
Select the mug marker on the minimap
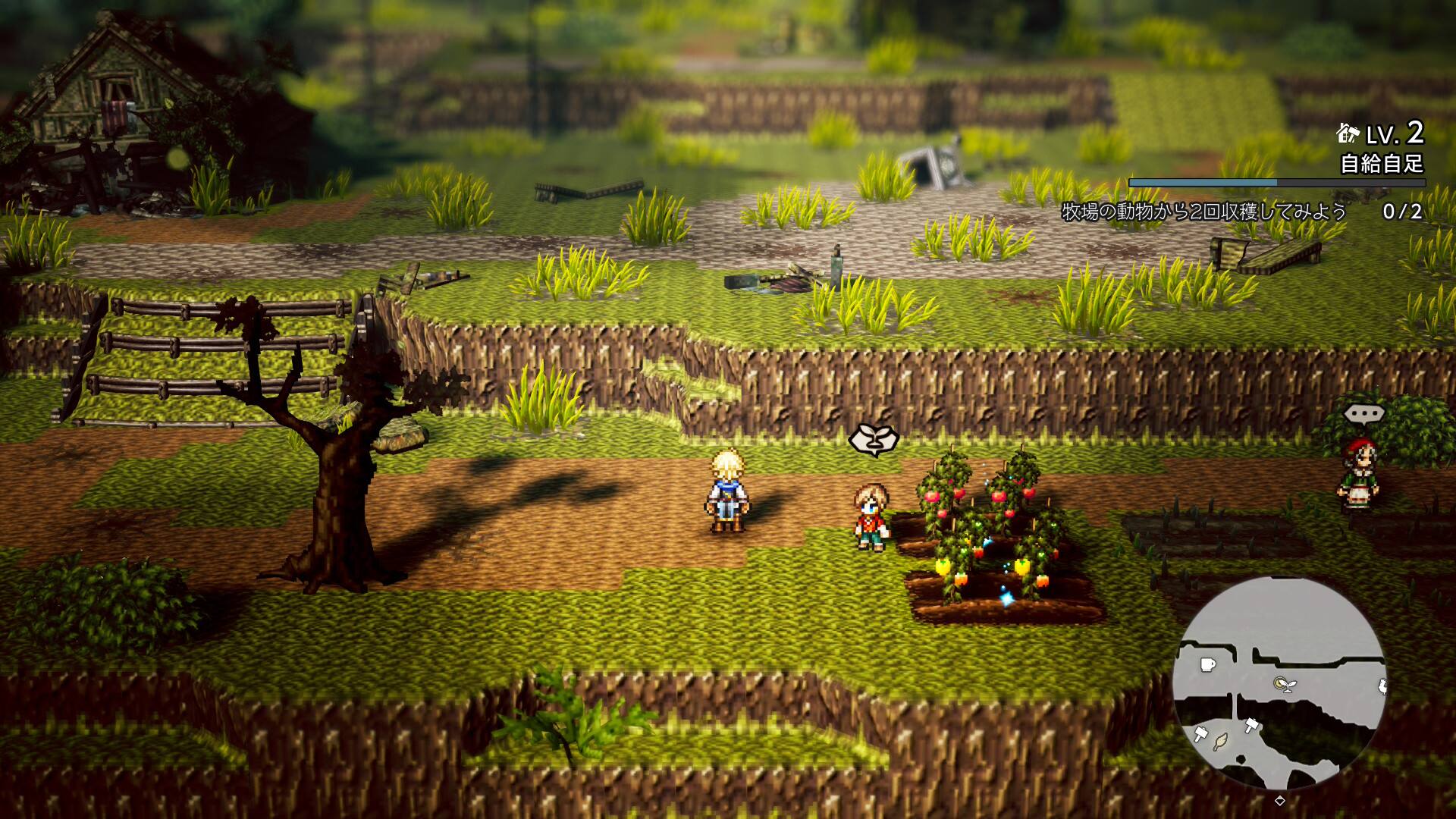(x=1207, y=665)
